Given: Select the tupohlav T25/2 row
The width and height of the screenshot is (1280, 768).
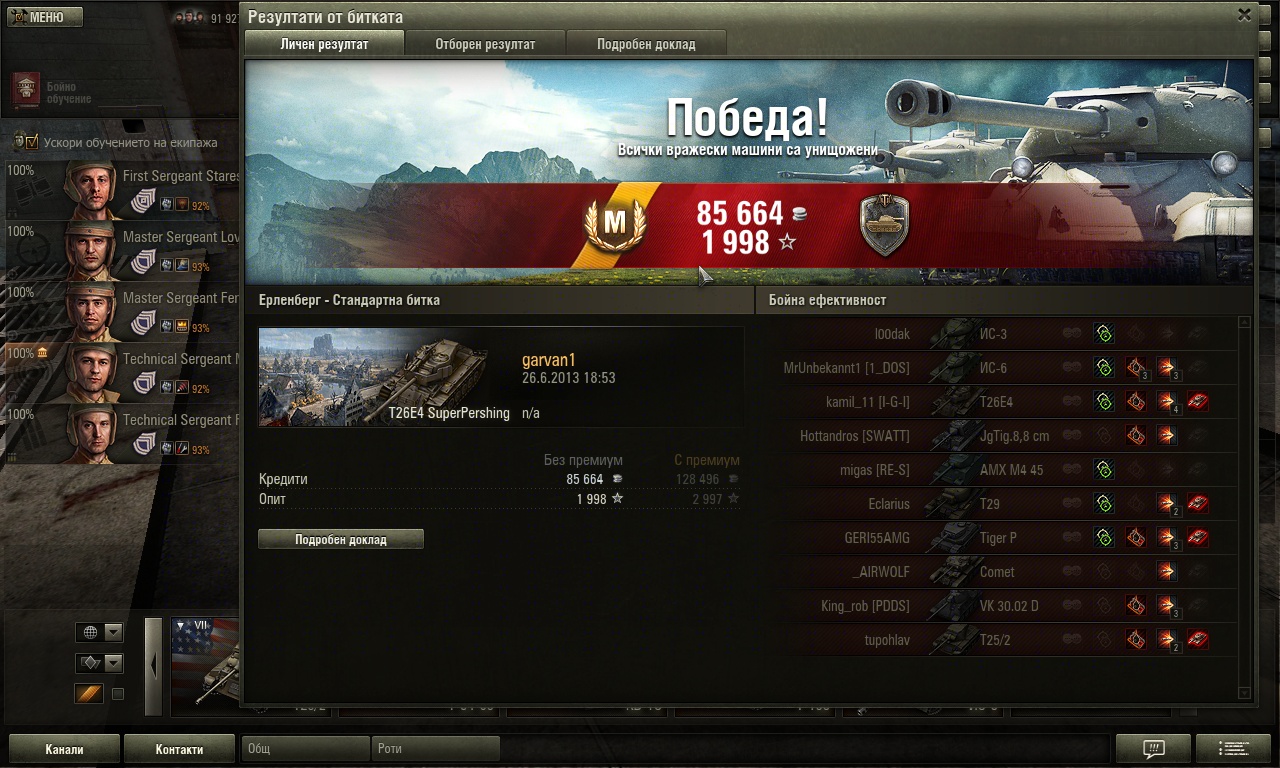Looking at the screenshot, I should click(x=1000, y=640).
